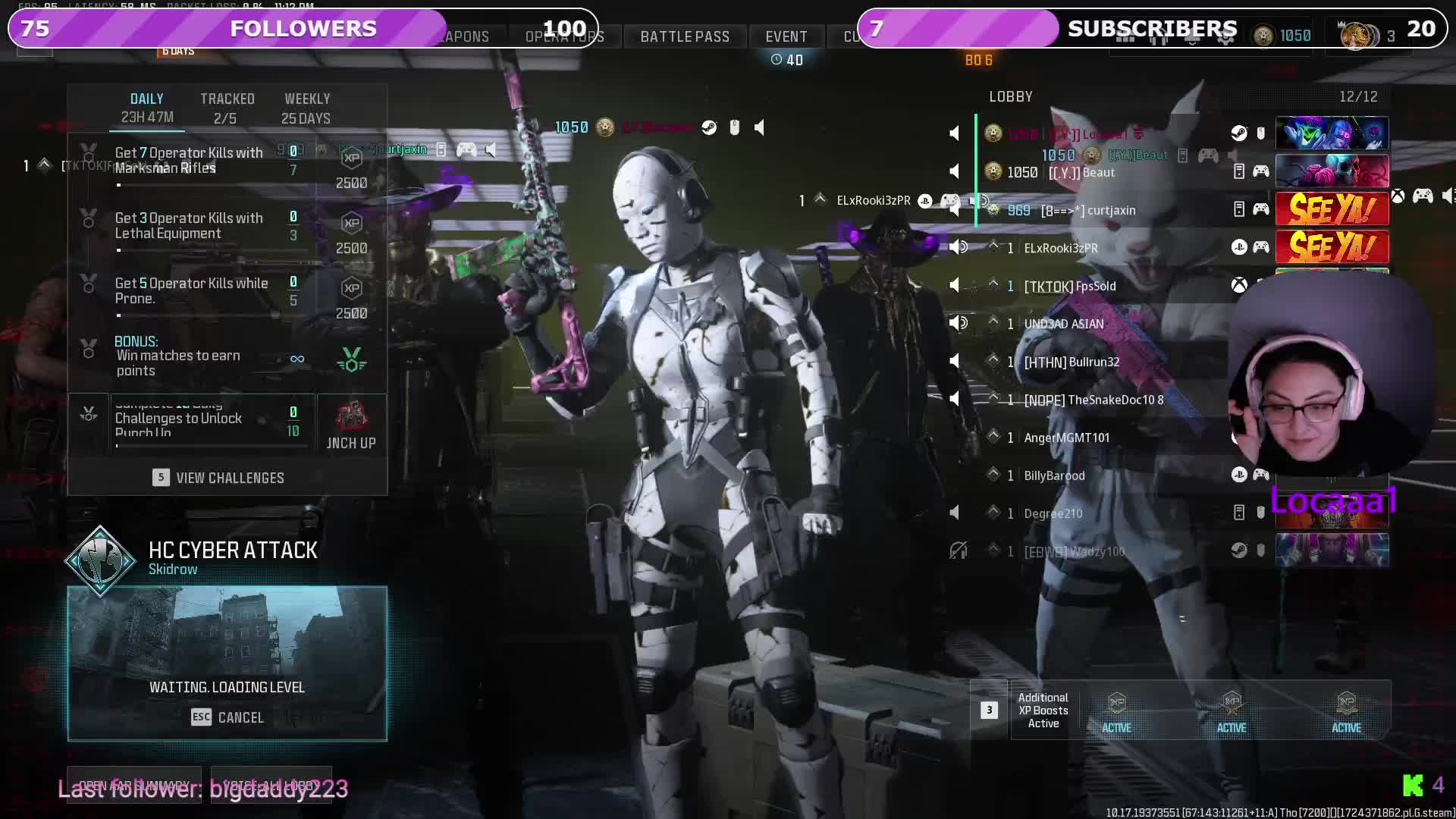Select ELxRooki3zPR in the lobby list
The image size is (1456, 819).
point(1060,248)
